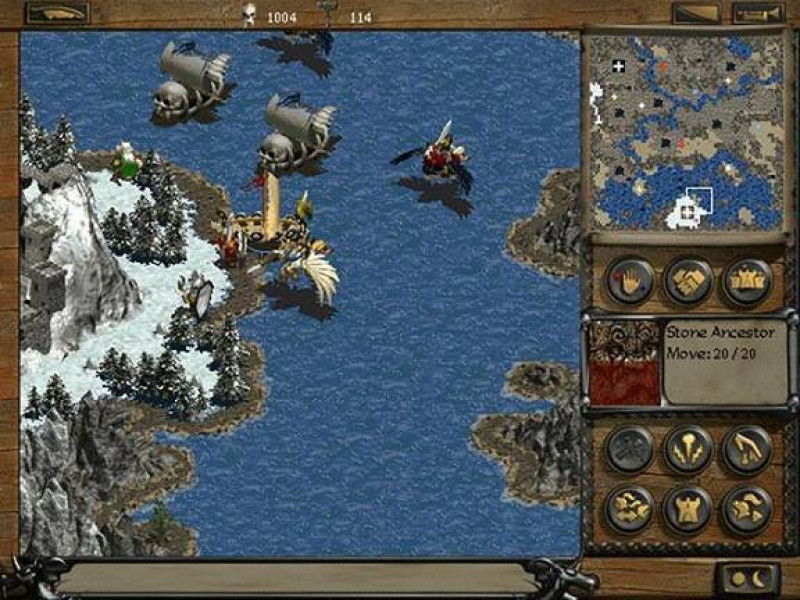The width and height of the screenshot is (800, 600).
Task: Click the greyed crossed axes button
Action: pos(630,450)
